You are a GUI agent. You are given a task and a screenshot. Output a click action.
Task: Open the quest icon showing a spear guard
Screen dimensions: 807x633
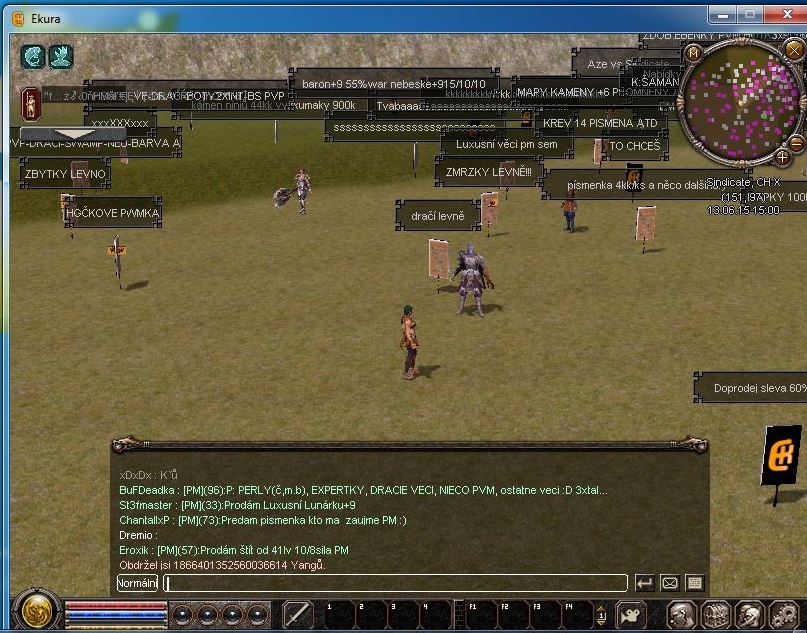[x=30, y=101]
